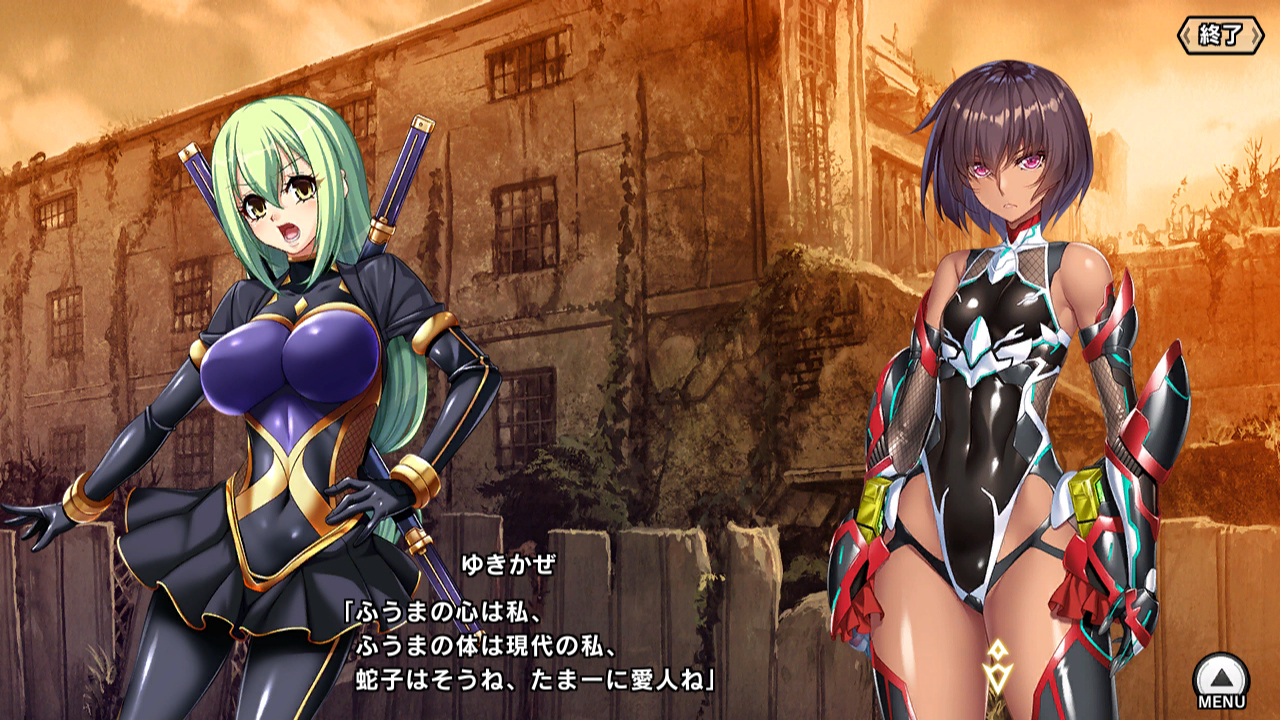The width and height of the screenshot is (1280, 720).
Task: Open the MENU button with triangle icon
Action: 1221,681
